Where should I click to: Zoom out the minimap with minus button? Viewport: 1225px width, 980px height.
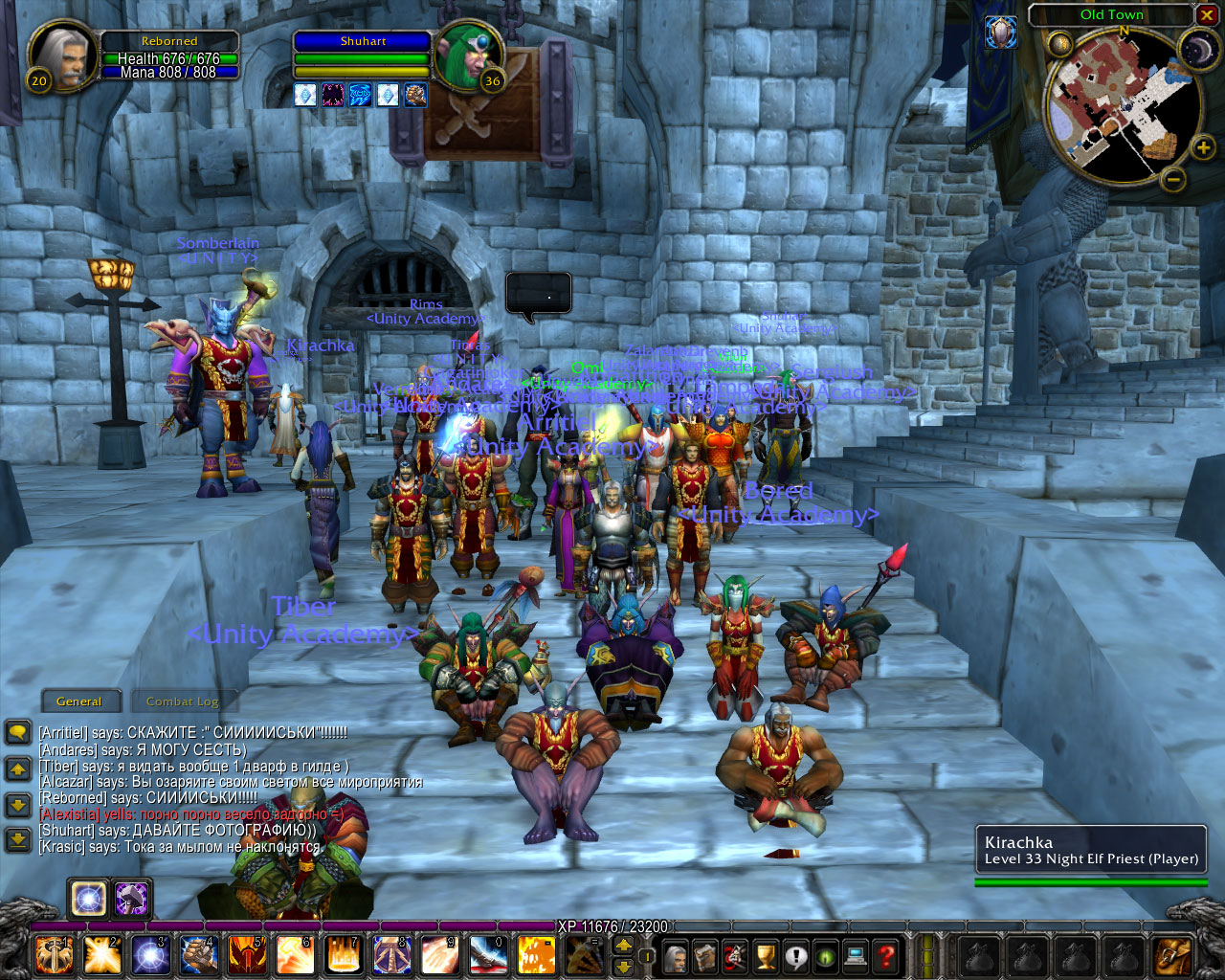tap(1173, 179)
